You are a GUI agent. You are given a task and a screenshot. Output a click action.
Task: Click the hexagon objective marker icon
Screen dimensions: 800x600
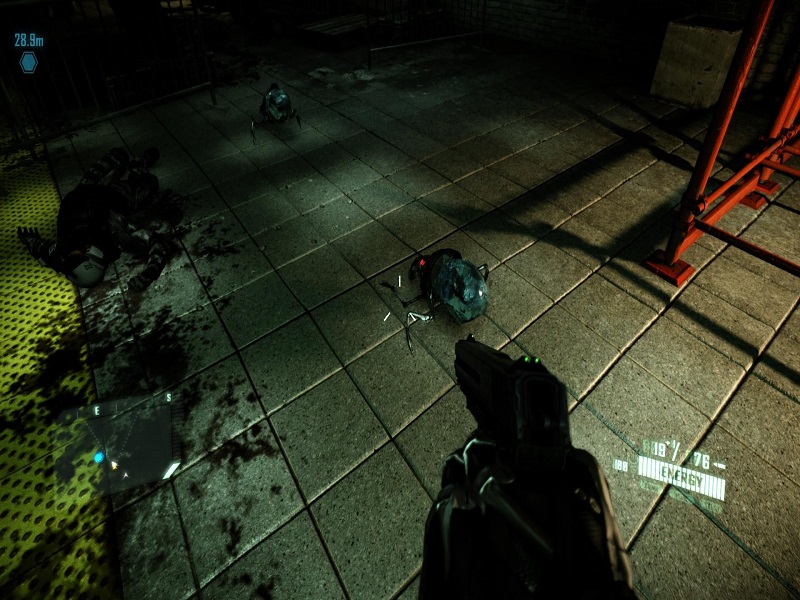(28, 62)
